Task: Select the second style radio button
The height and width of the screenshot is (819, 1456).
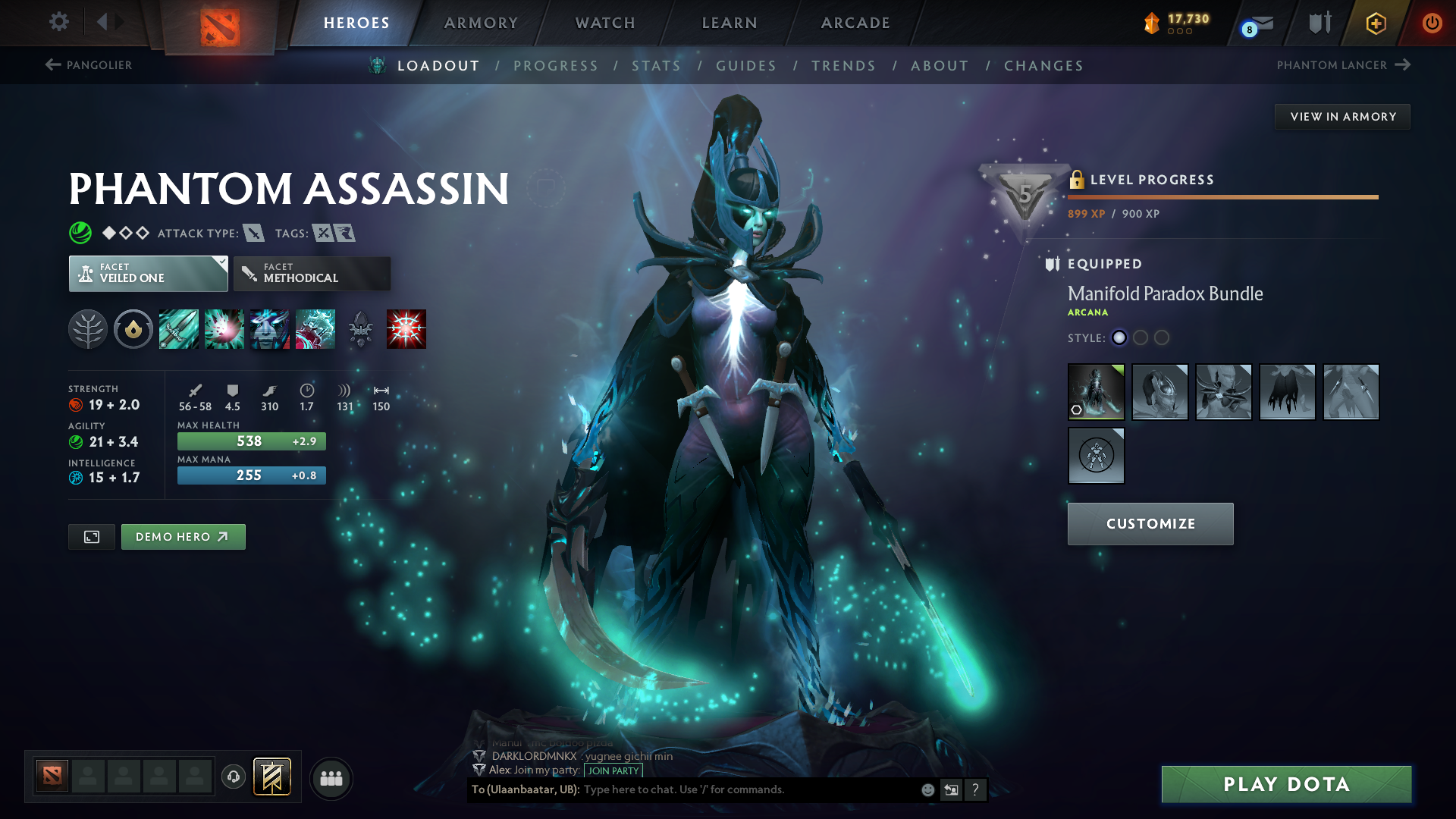Action: (1141, 338)
